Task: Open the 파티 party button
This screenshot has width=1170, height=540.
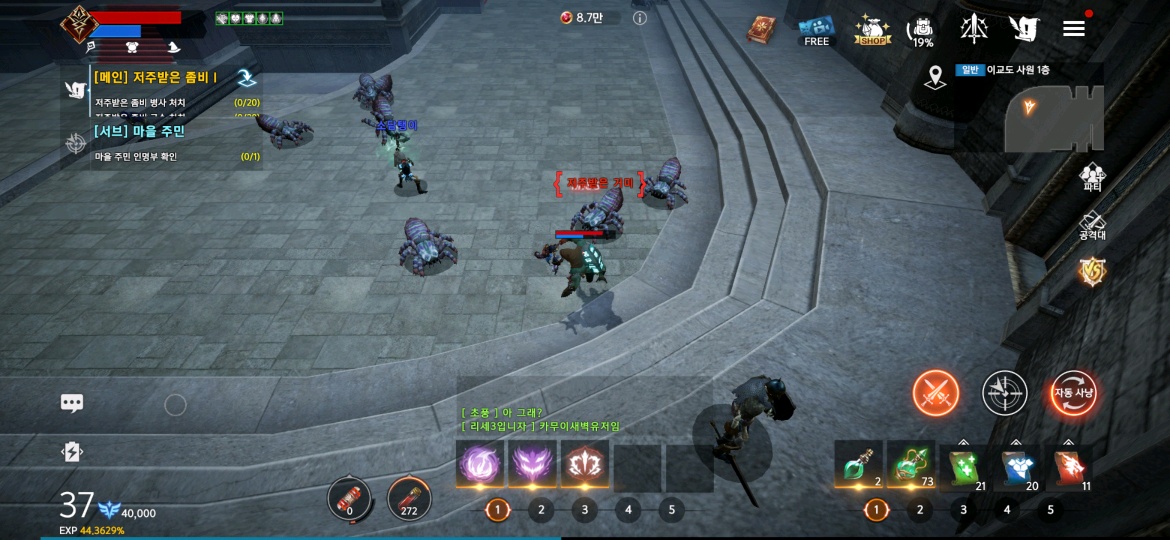Action: [1092, 177]
